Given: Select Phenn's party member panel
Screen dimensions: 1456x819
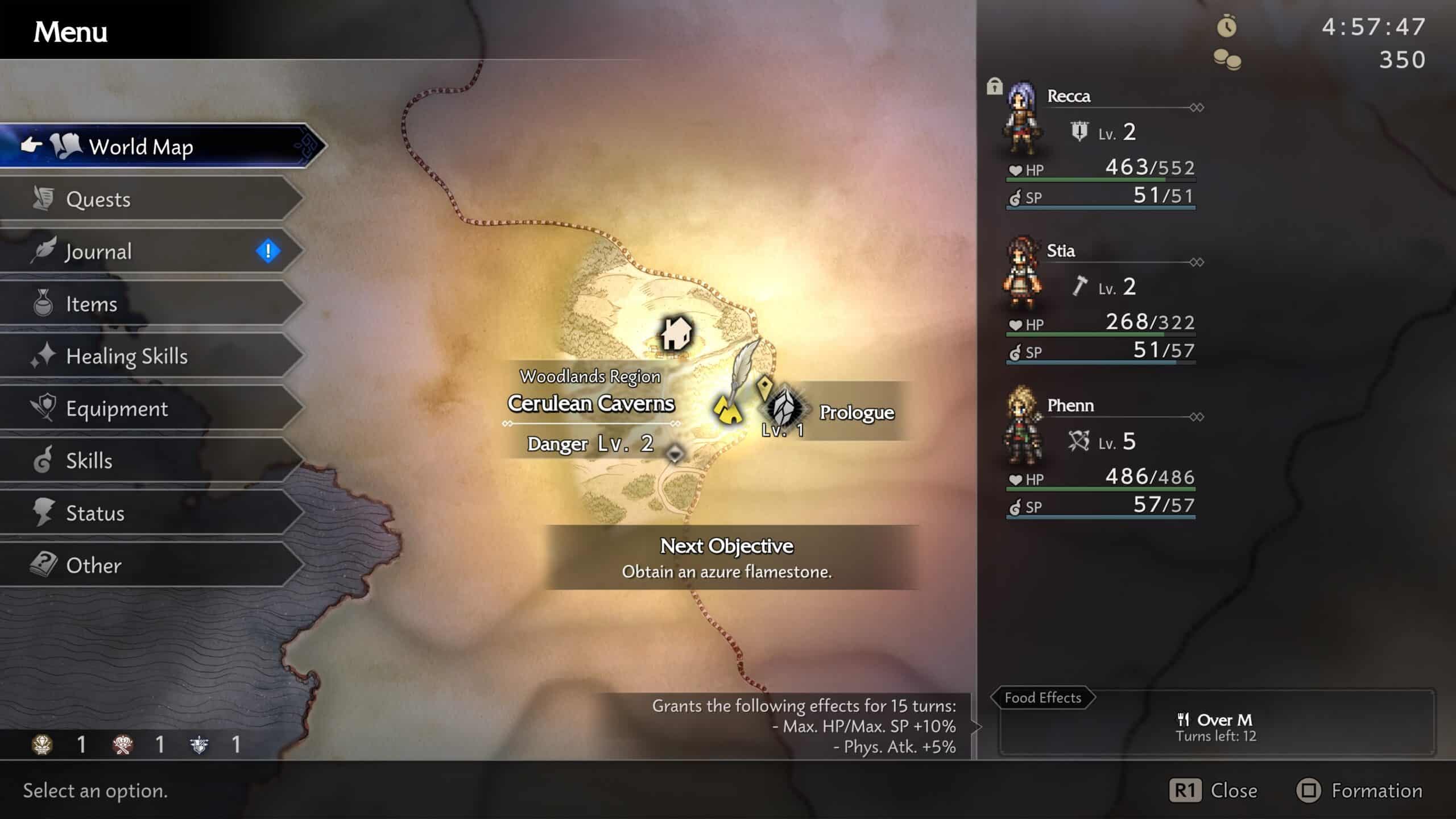Looking at the screenshot, I should click(1101, 454).
